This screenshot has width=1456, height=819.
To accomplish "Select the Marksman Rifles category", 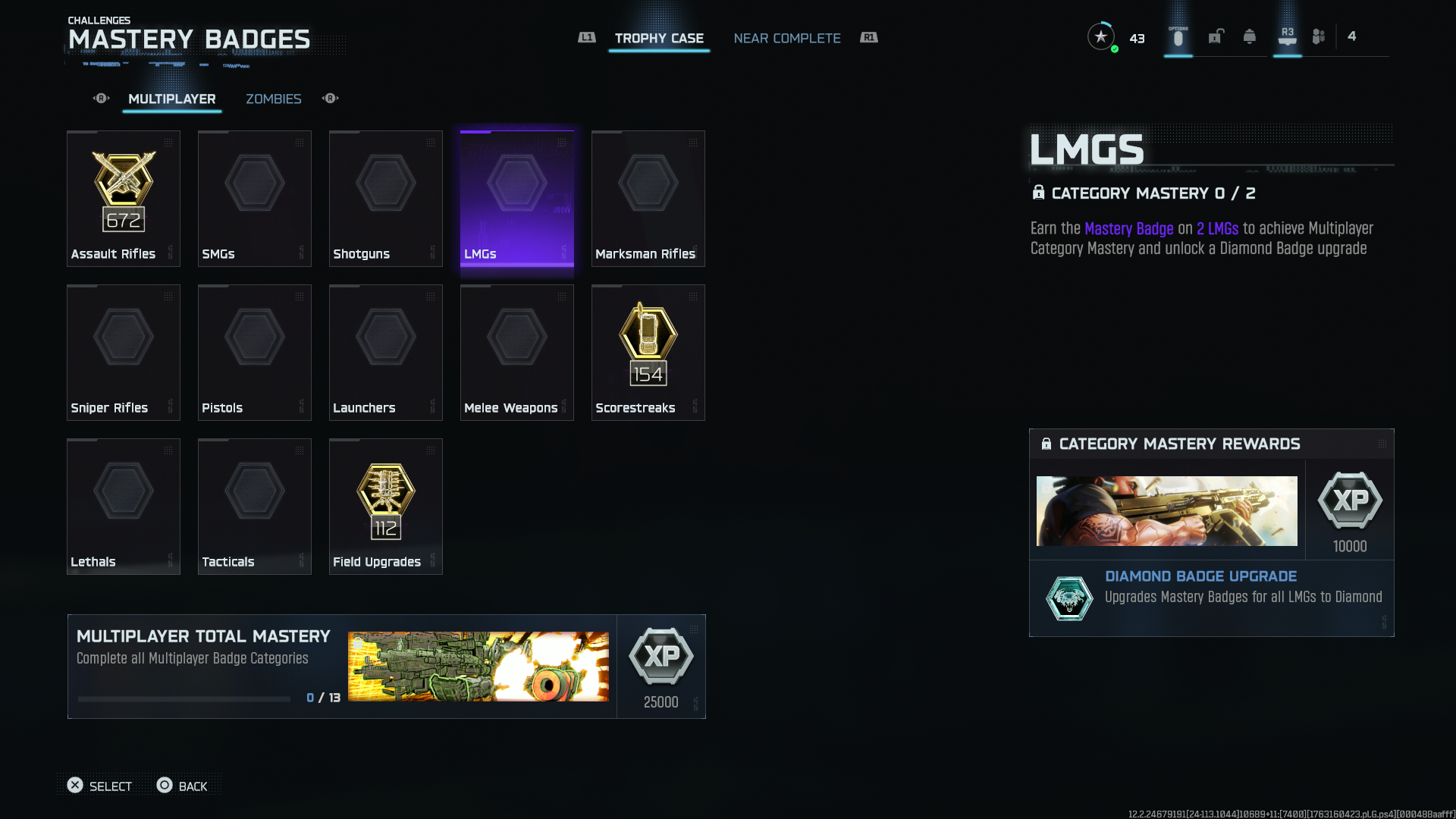I will click(x=648, y=199).
